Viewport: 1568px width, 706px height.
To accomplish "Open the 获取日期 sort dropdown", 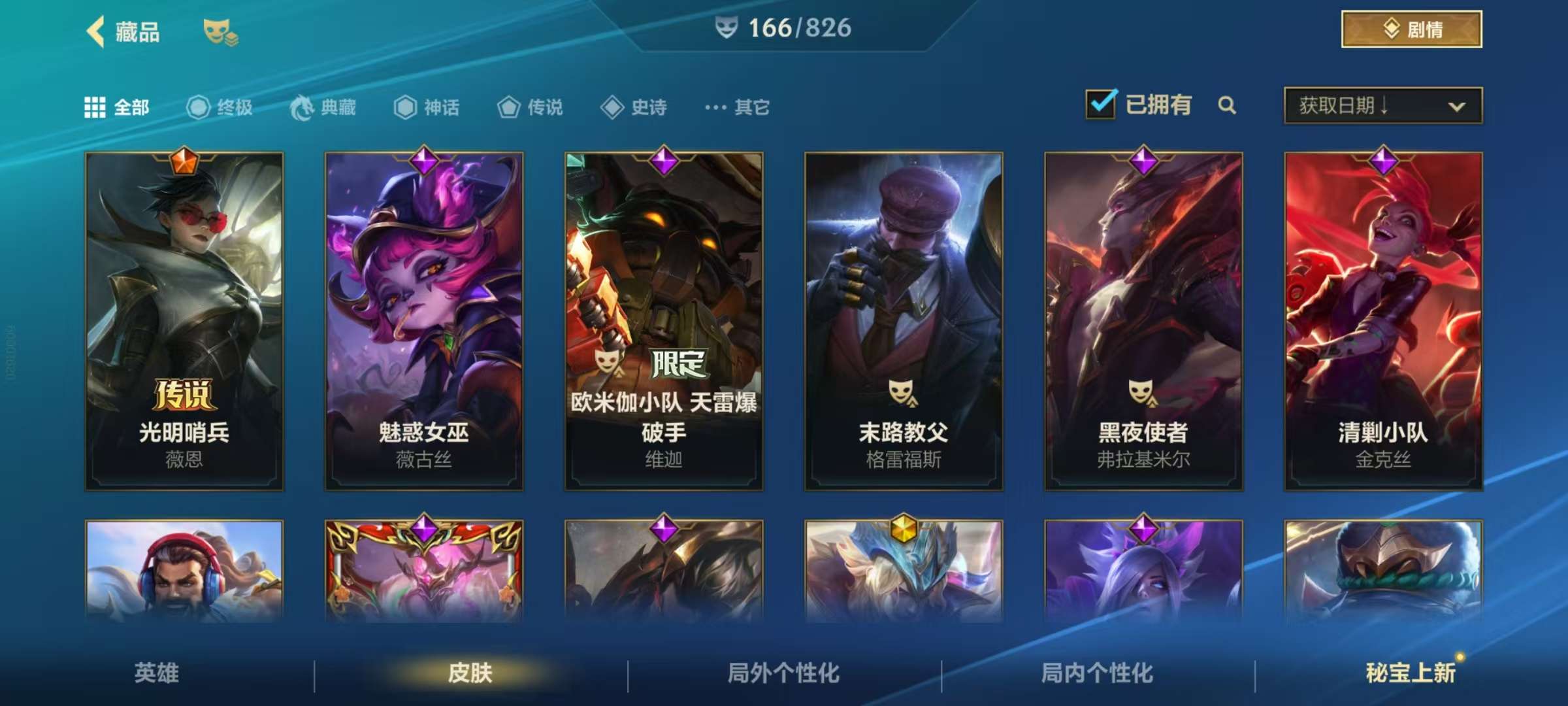I will tap(1381, 106).
